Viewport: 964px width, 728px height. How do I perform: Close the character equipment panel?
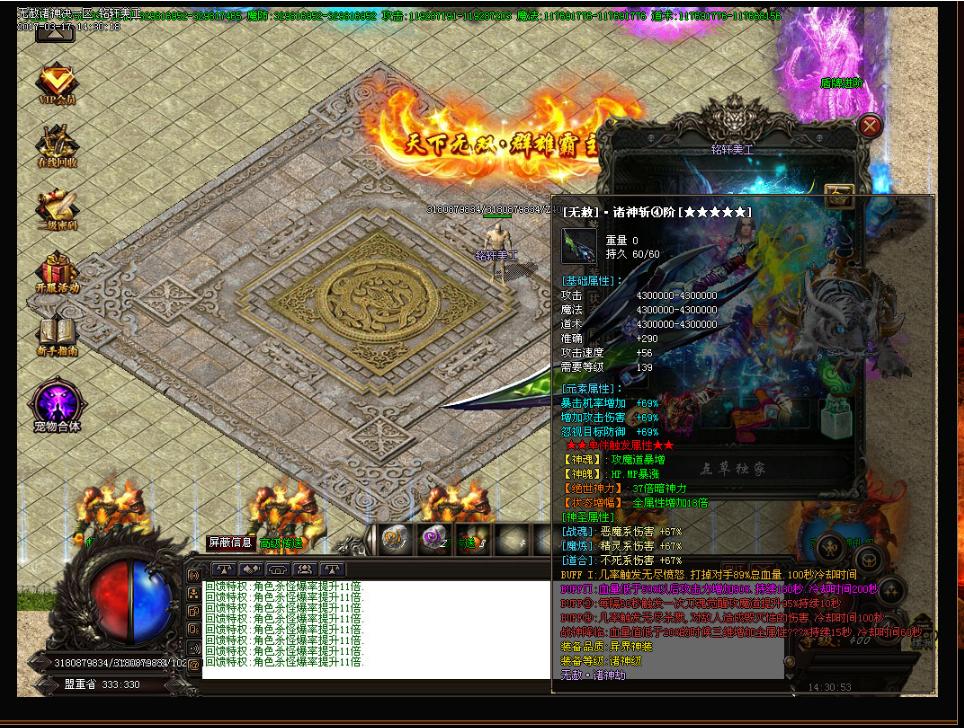pyautogui.click(x=870, y=126)
